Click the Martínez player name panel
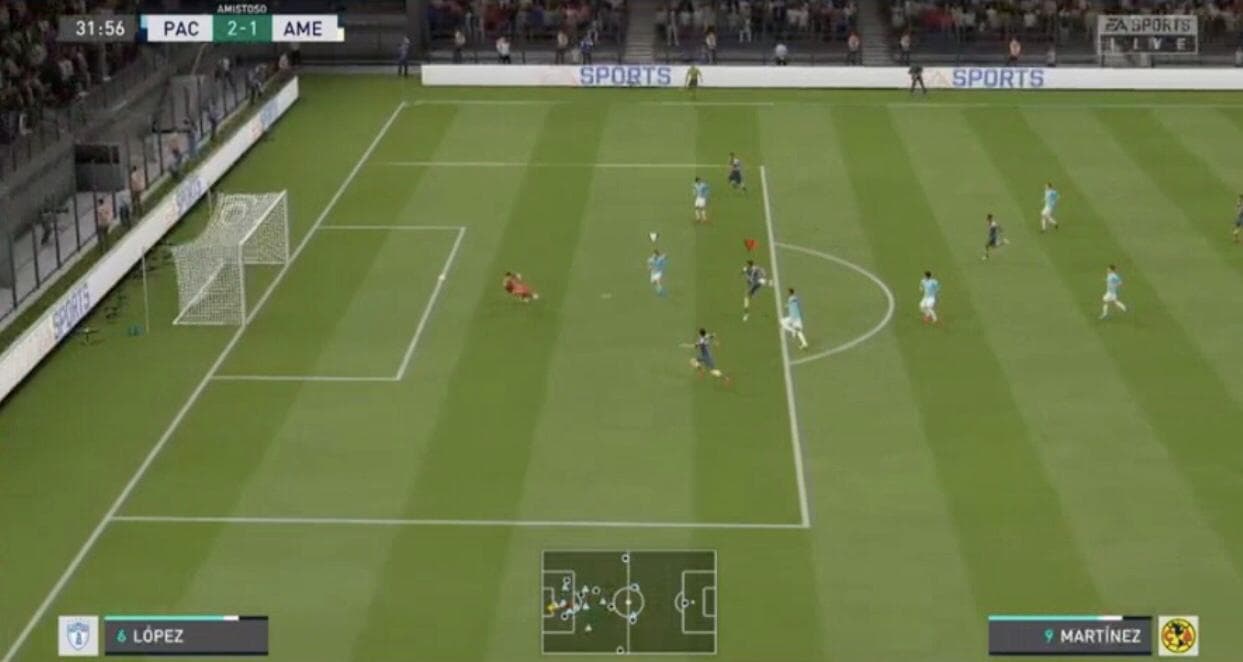 click(1070, 636)
